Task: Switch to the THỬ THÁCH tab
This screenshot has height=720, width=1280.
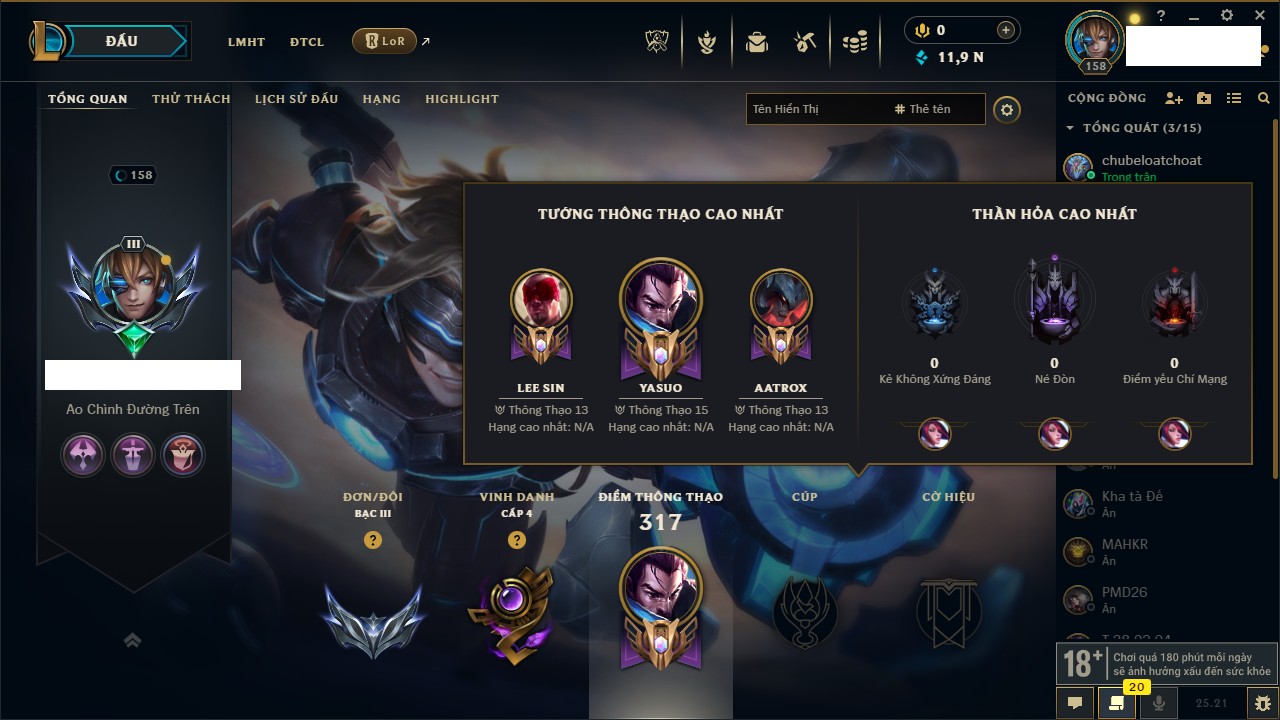Action: (191, 99)
